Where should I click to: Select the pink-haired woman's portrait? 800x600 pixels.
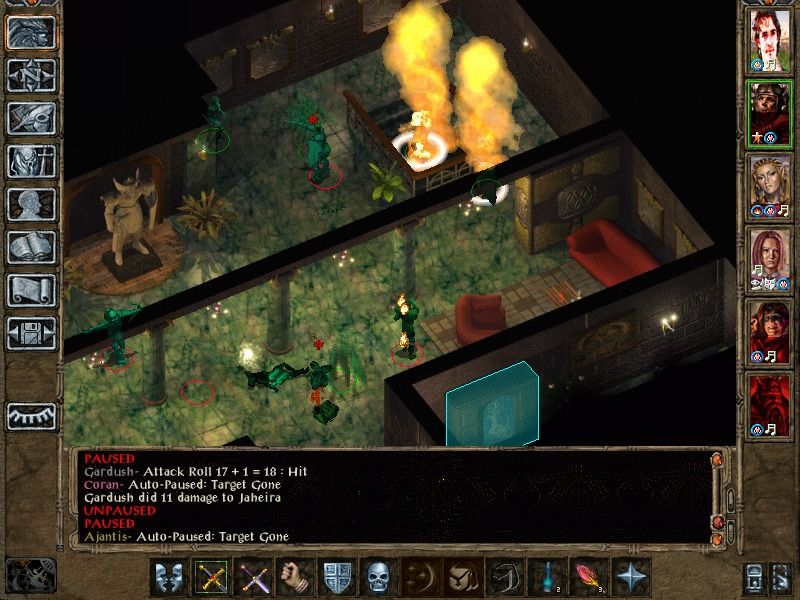770,259
